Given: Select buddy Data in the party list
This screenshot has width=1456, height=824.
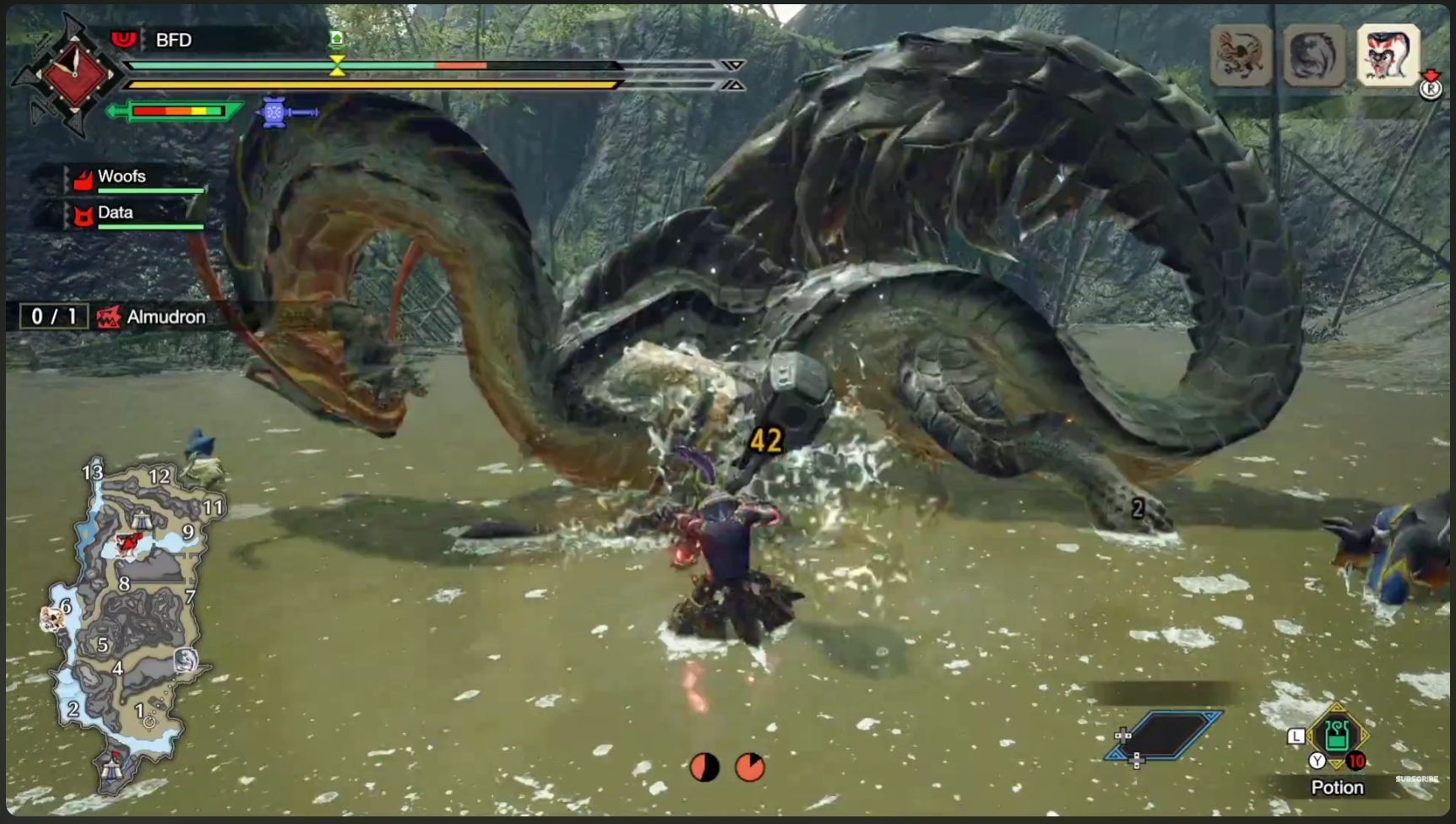Looking at the screenshot, I should pos(116,214).
